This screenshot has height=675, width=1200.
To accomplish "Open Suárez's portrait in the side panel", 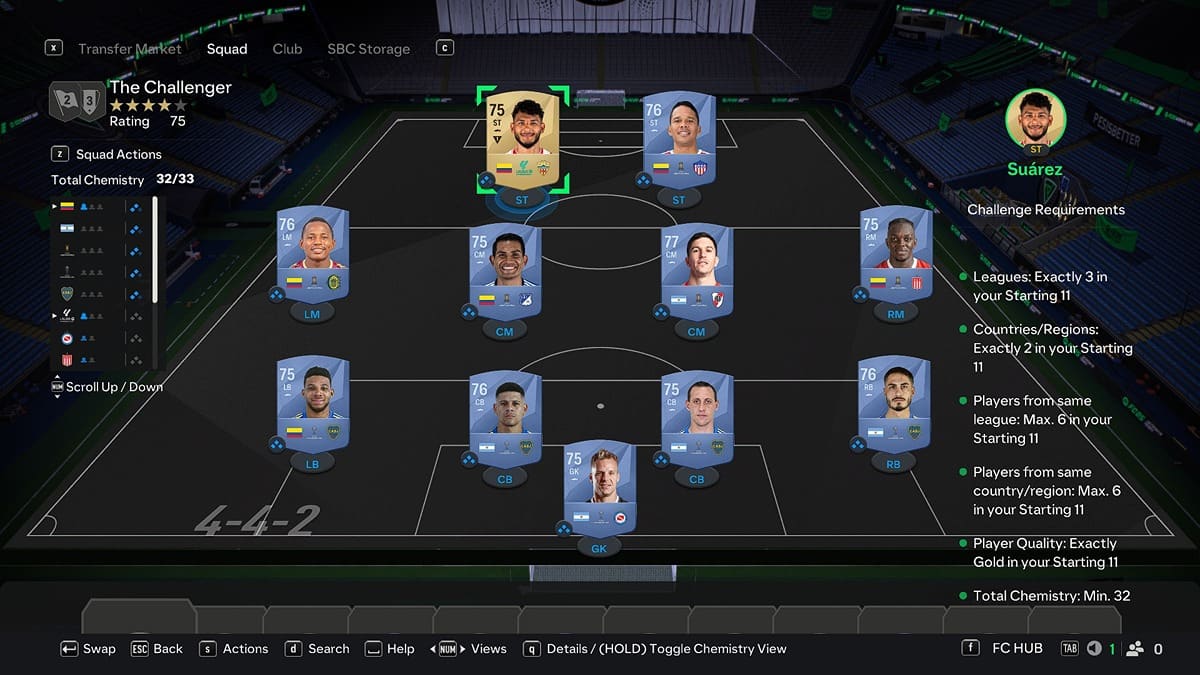I will pyautogui.click(x=1035, y=120).
